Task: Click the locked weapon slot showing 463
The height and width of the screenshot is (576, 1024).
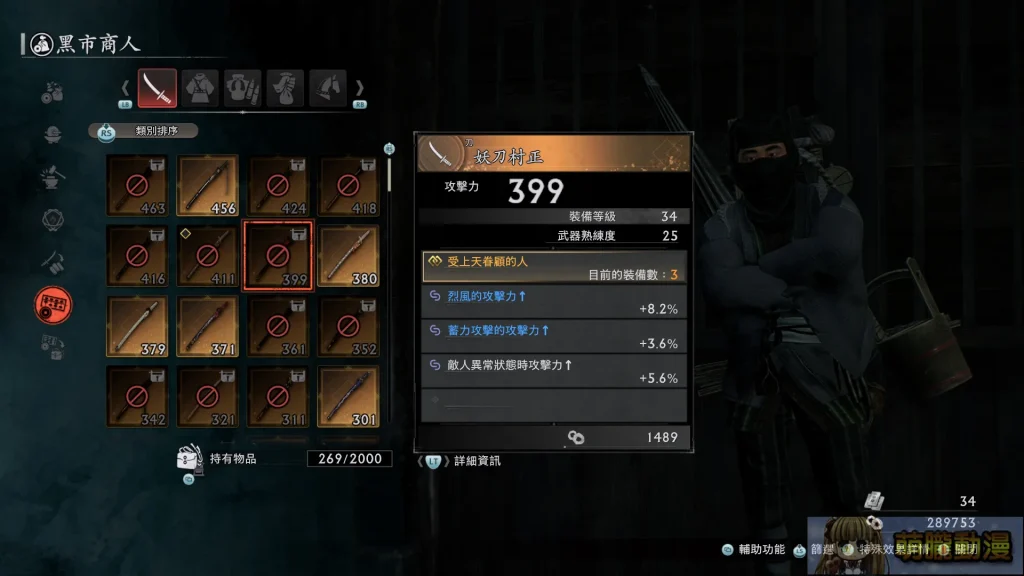Action: 137,185
